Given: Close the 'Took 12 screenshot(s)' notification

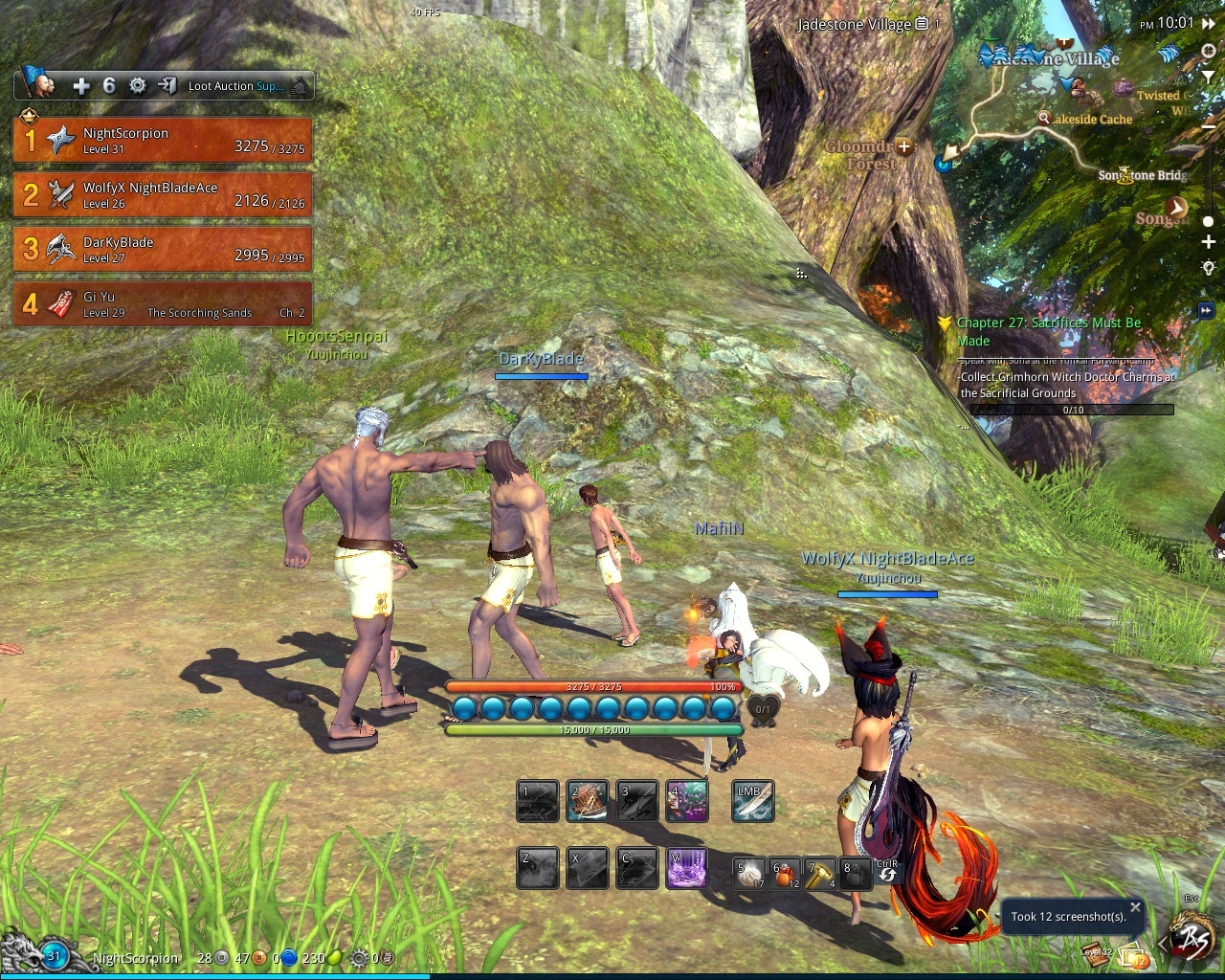Looking at the screenshot, I should (x=1135, y=907).
